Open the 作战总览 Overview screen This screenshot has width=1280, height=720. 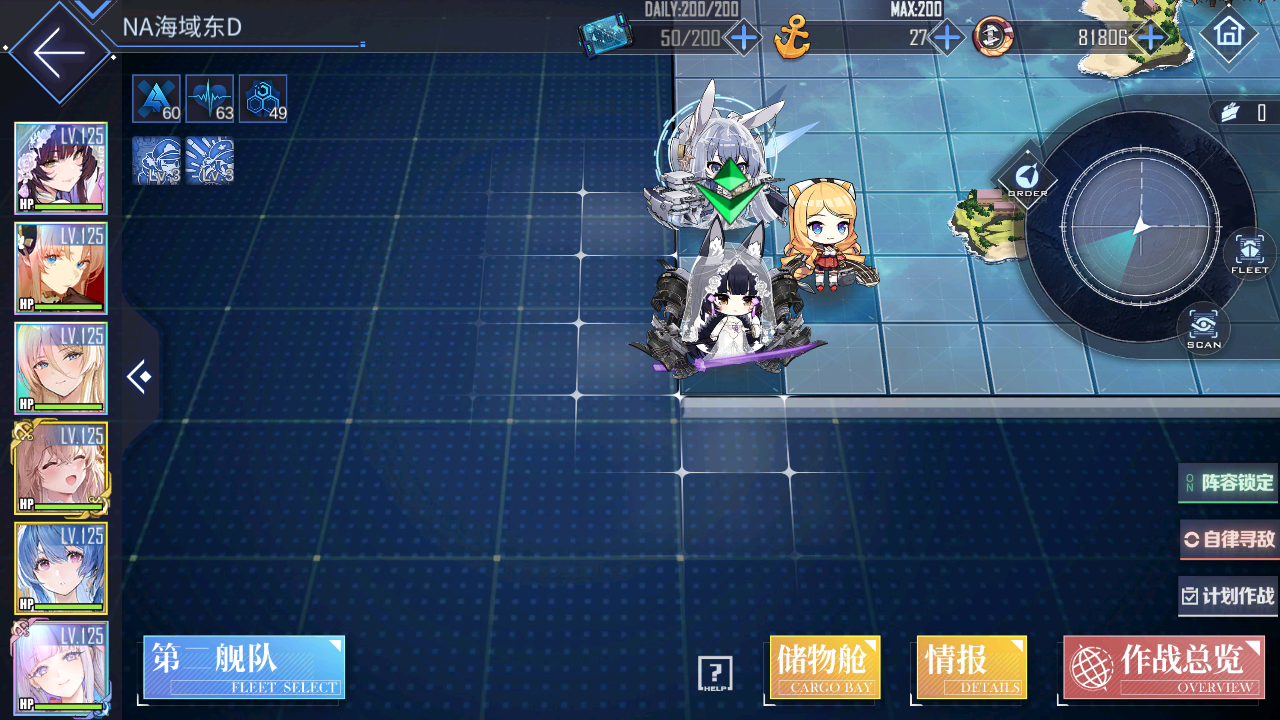[1163, 667]
